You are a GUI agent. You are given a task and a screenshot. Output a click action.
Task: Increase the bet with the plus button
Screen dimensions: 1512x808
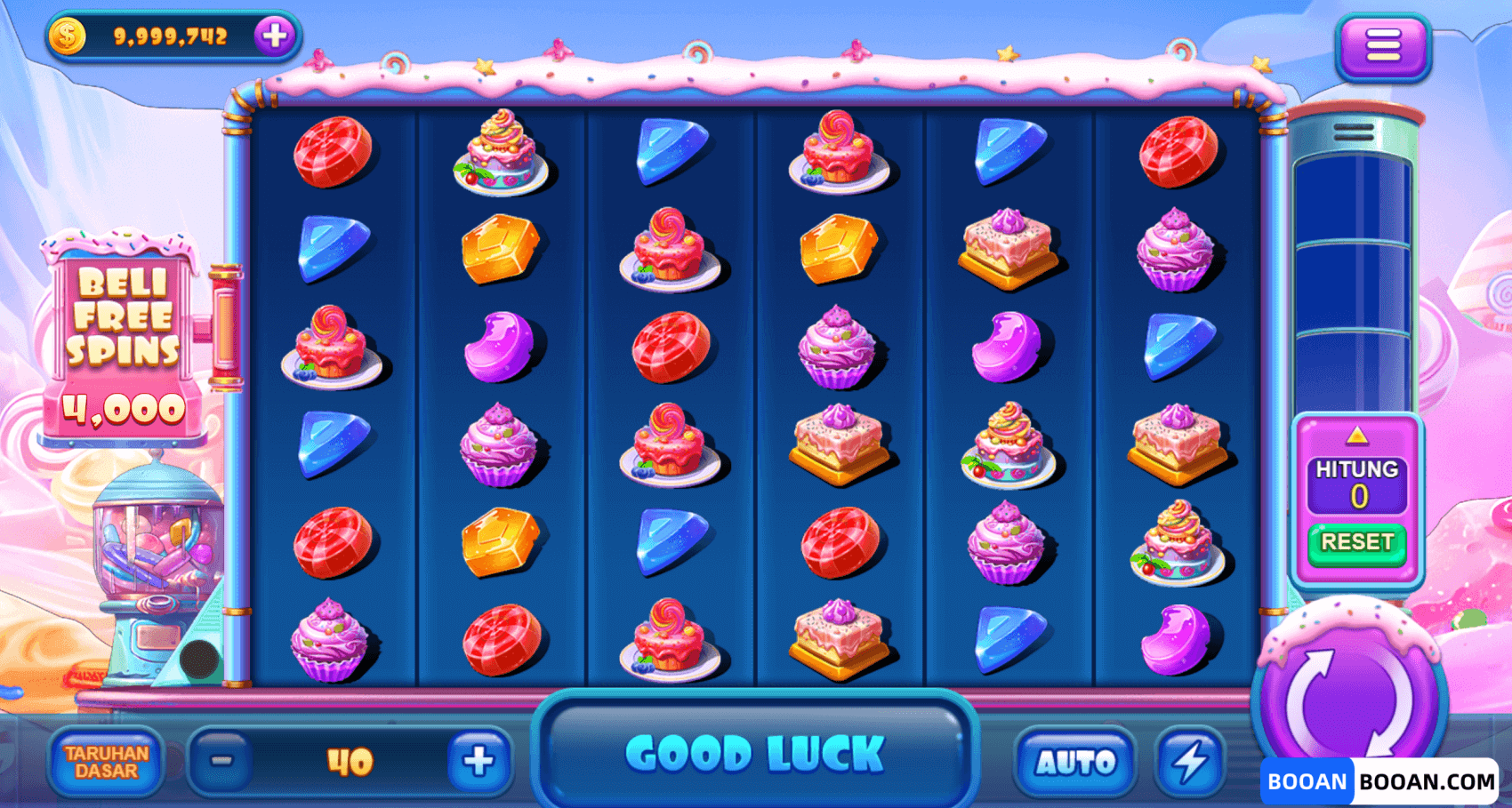[x=479, y=761]
